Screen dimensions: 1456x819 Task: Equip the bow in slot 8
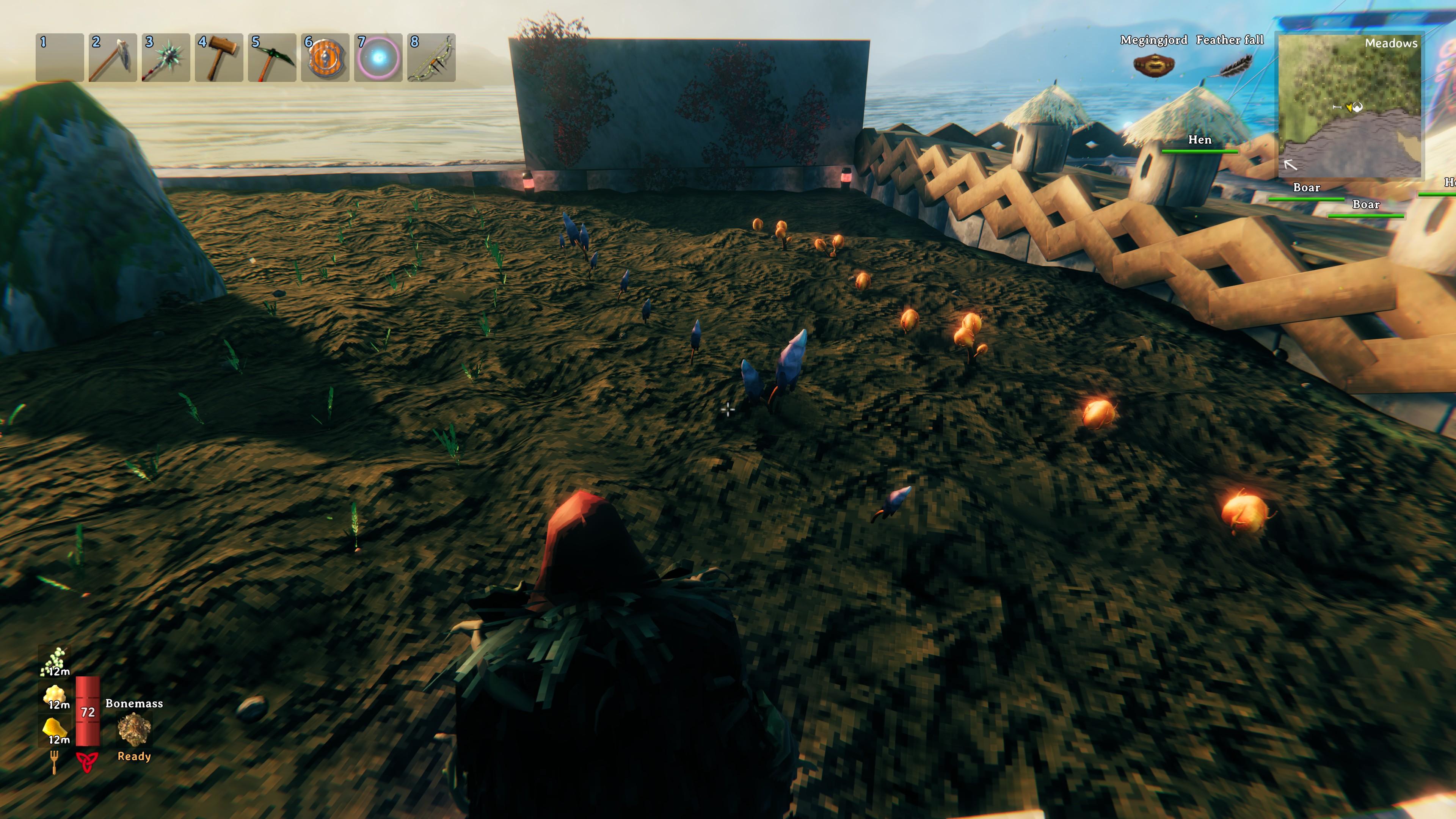(x=431, y=58)
